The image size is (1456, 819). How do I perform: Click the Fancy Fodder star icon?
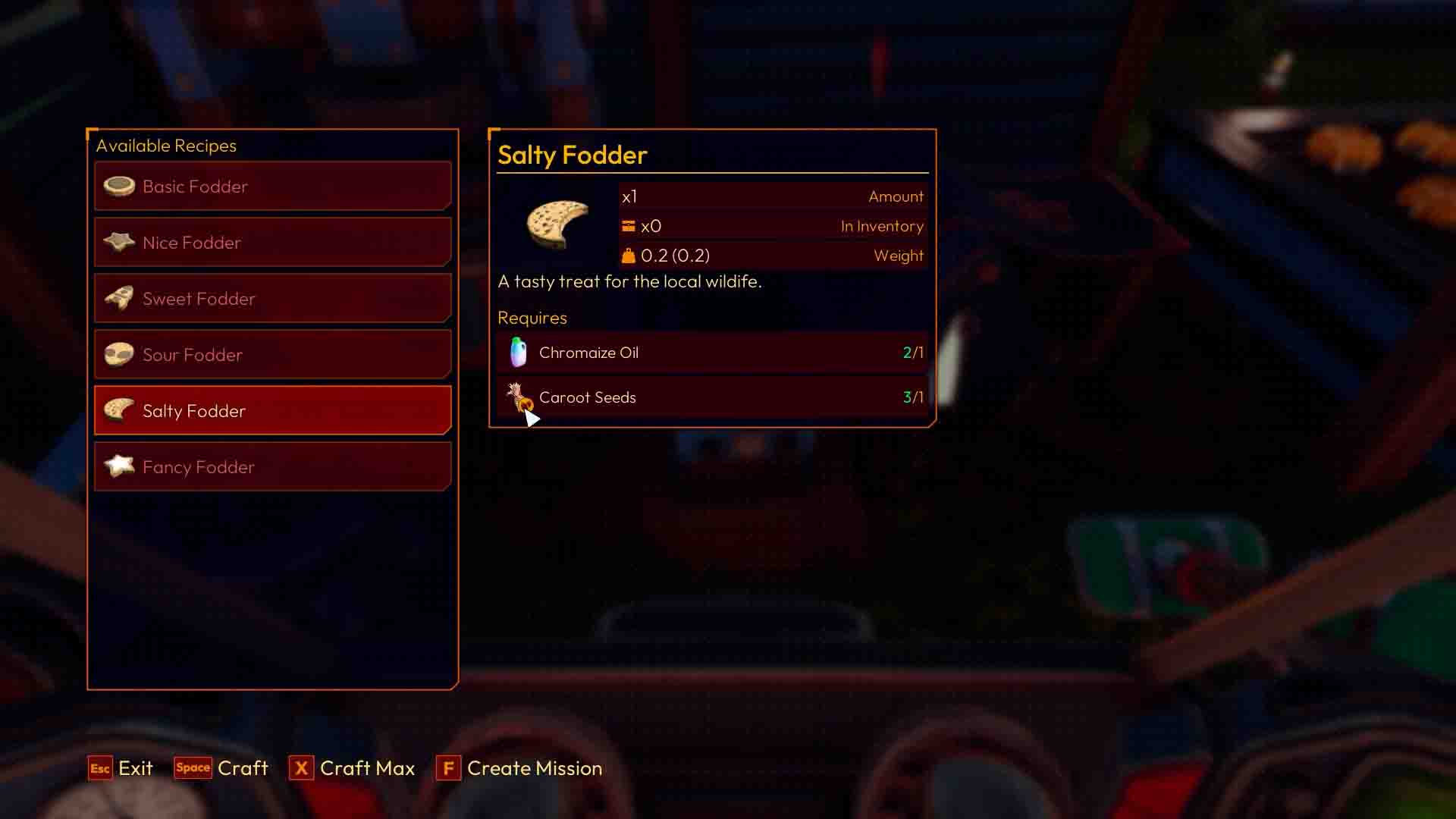120,466
